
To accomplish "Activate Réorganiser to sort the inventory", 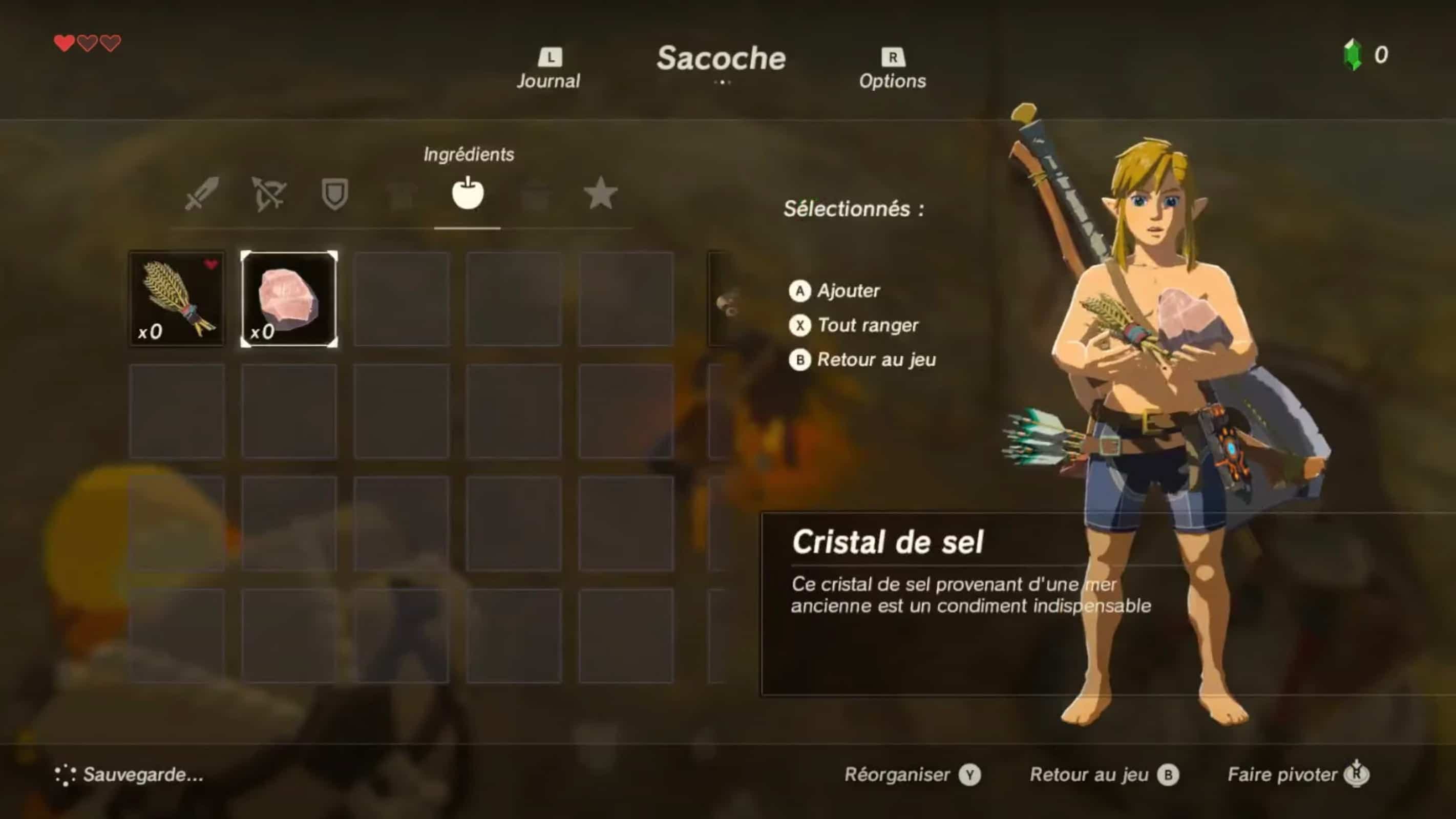I will point(912,775).
